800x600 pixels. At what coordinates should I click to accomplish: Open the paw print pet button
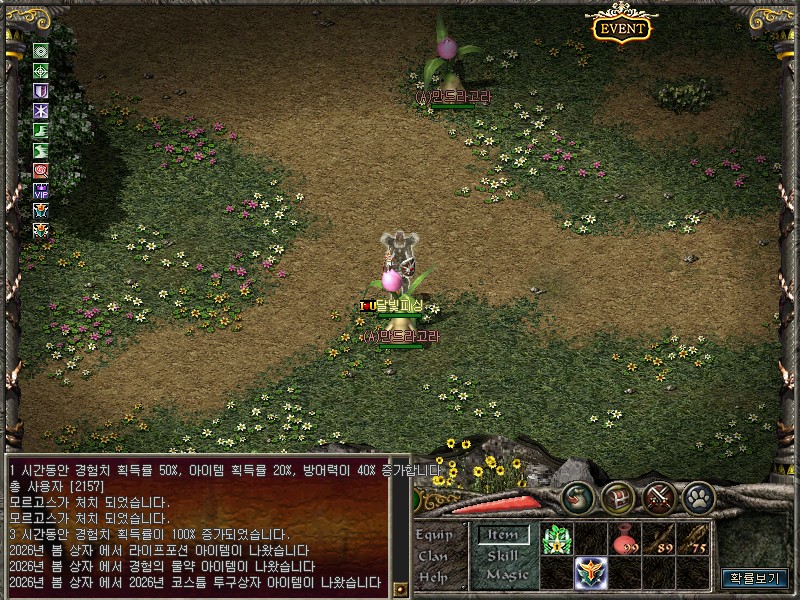click(698, 497)
